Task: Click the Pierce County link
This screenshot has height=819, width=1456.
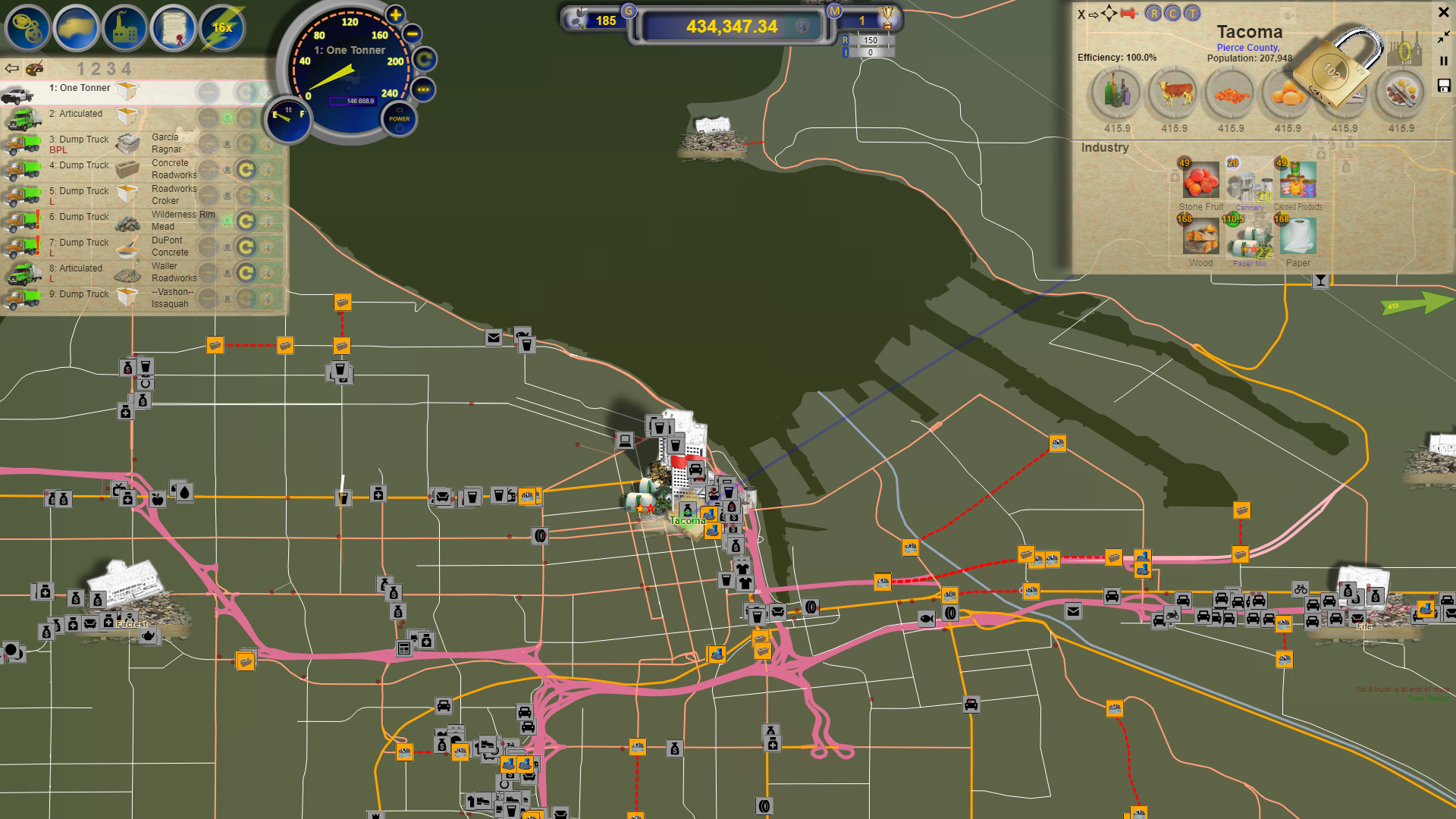Action: pos(1247,47)
